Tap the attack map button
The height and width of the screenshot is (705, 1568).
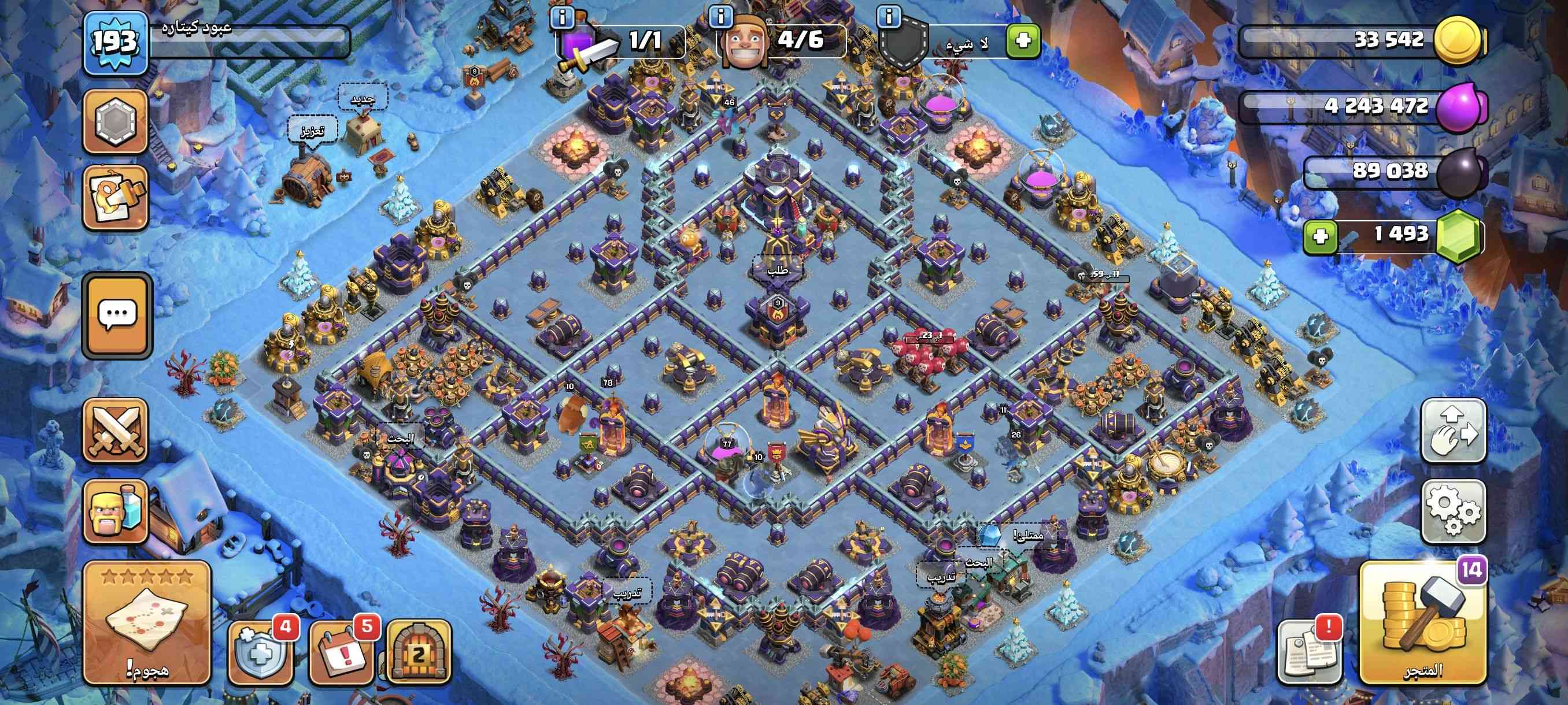[x=147, y=622]
